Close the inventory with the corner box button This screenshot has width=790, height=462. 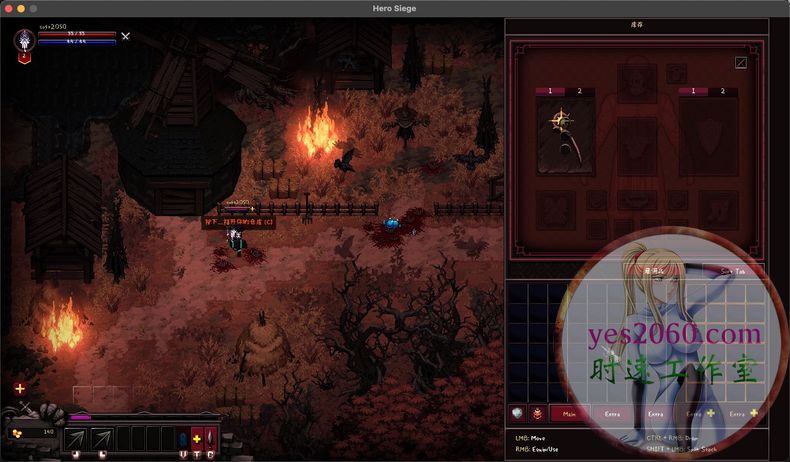741,62
